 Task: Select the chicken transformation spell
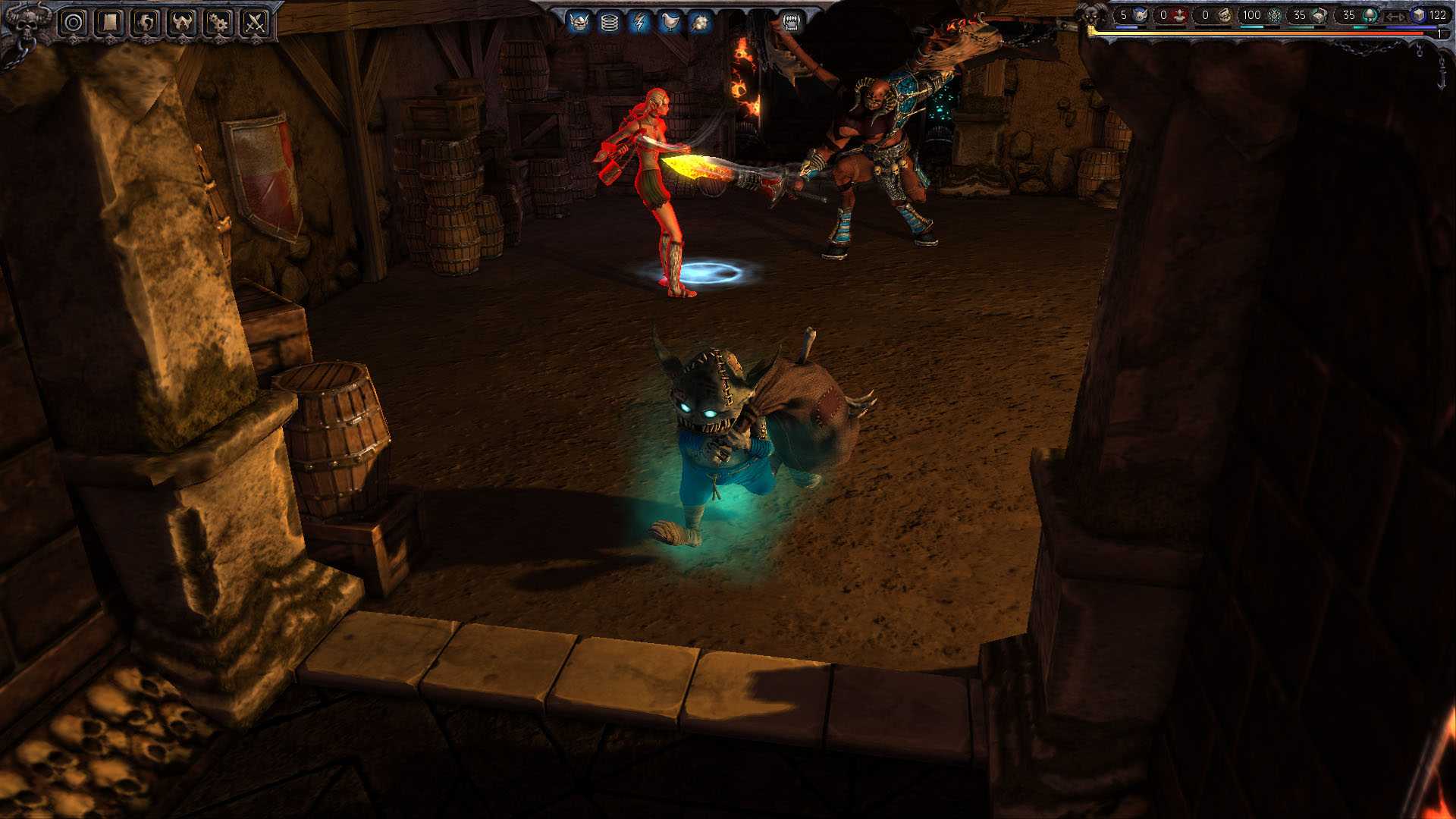668,21
